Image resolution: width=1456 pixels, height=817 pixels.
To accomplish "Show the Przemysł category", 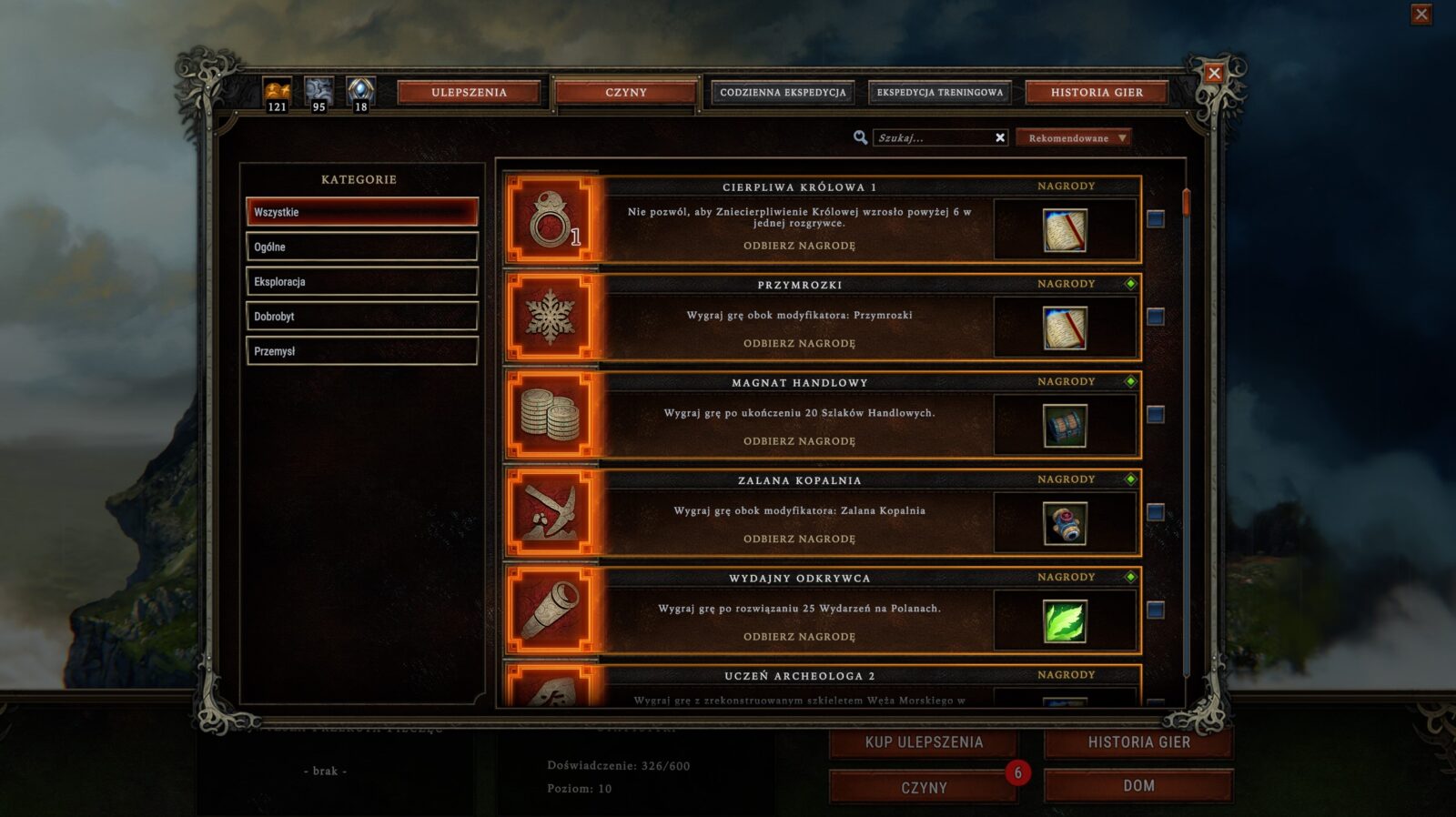I will pyautogui.click(x=361, y=351).
